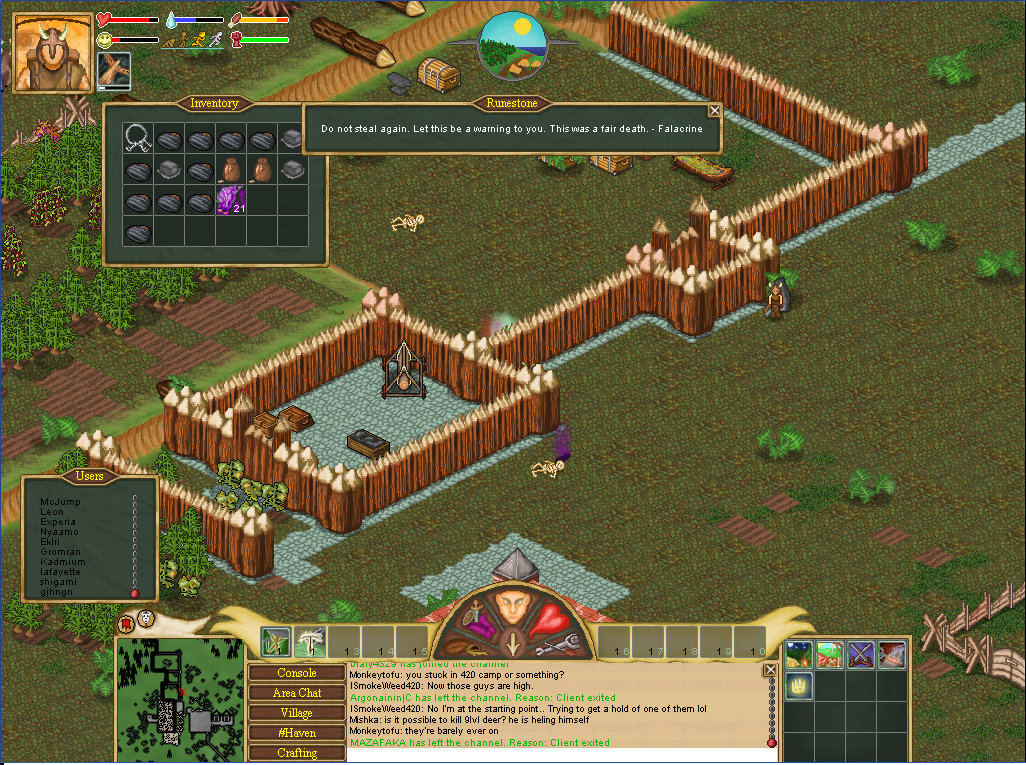Click the crossed wooden sticks icon below status bars
The height and width of the screenshot is (765, 1026).
coord(113,72)
